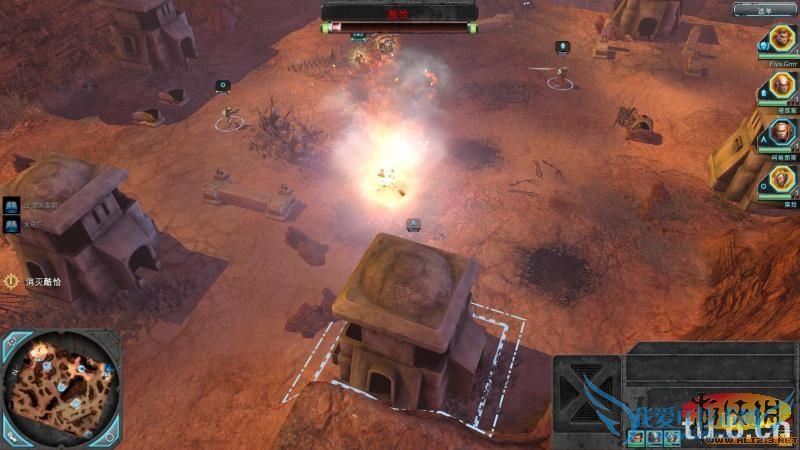Select the fourth squad portrait at bottom

click(781, 180)
